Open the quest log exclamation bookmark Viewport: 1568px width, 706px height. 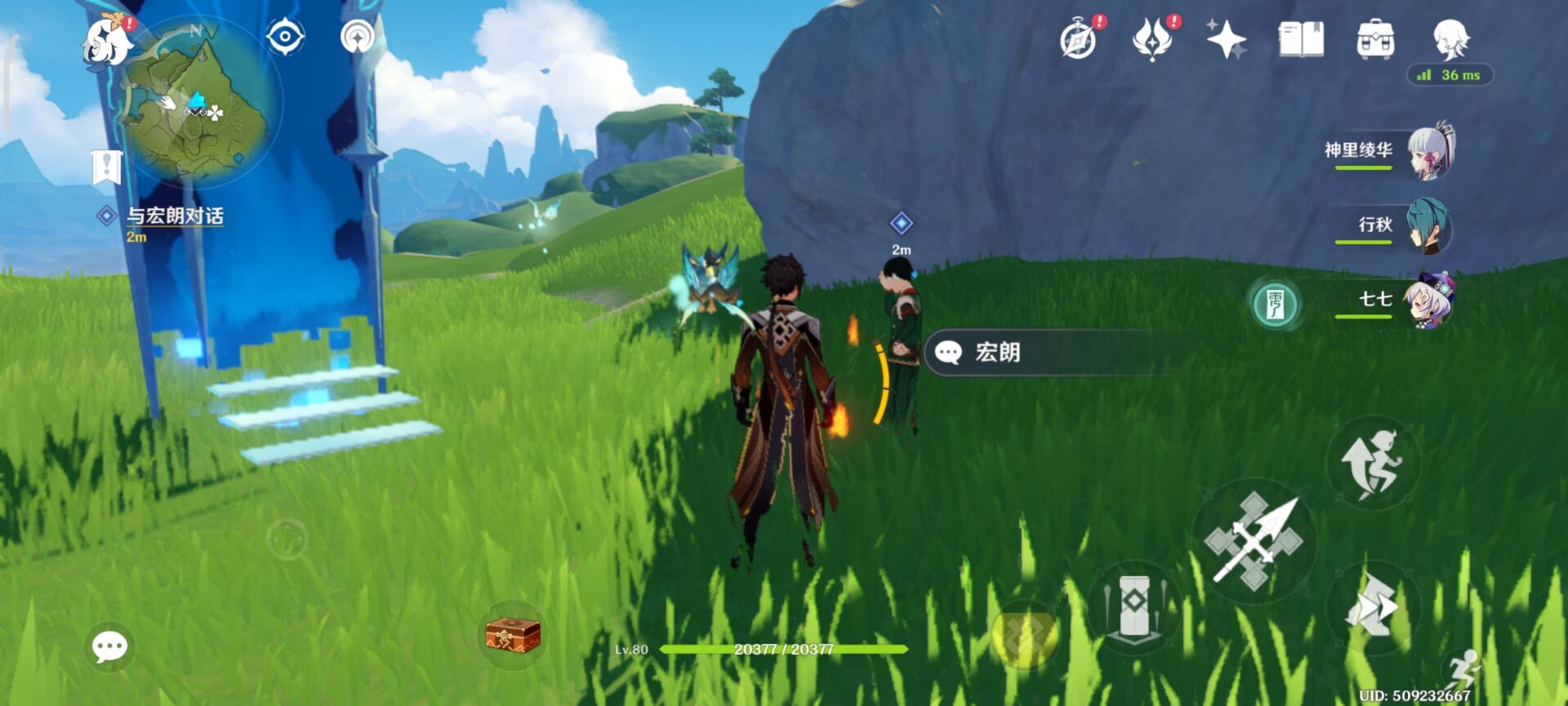[106, 167]
